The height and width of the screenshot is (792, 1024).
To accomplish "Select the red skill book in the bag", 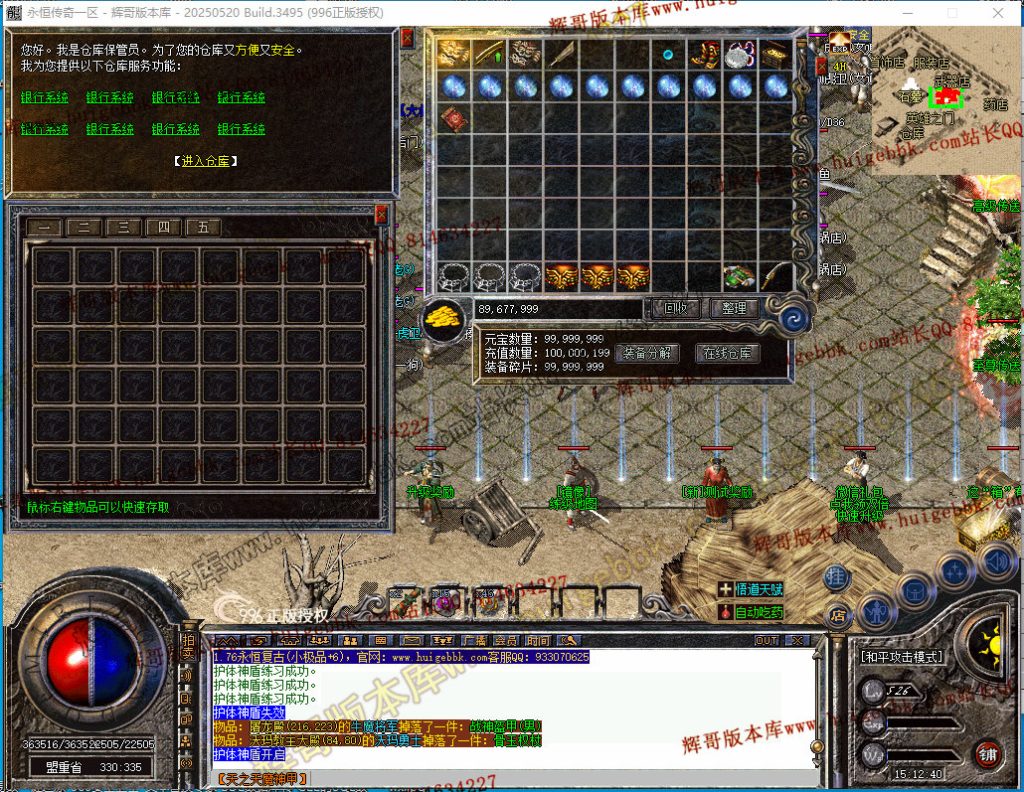I will (x=455, y=118).
